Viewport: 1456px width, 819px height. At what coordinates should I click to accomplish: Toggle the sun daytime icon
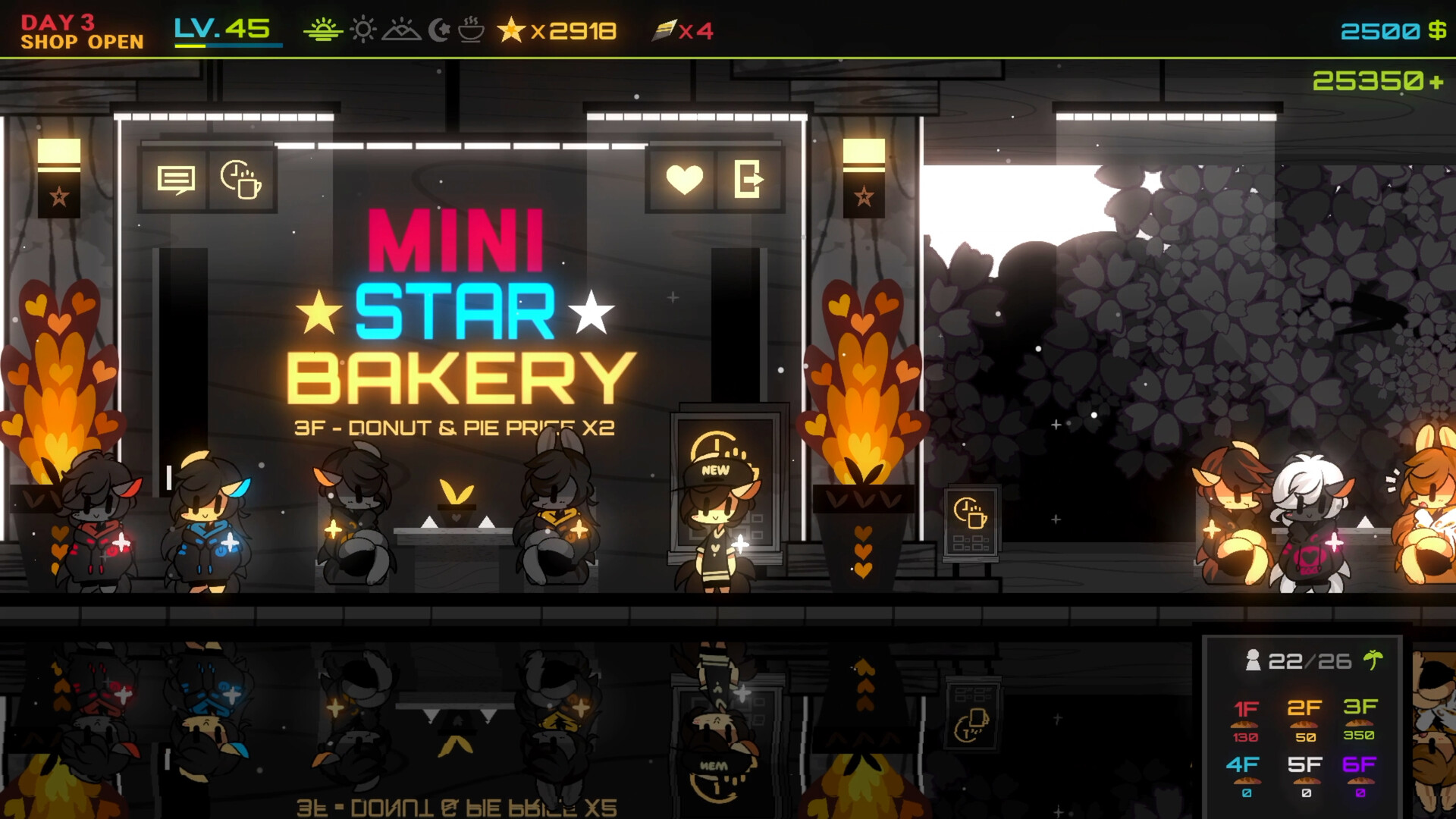[362, 30]
